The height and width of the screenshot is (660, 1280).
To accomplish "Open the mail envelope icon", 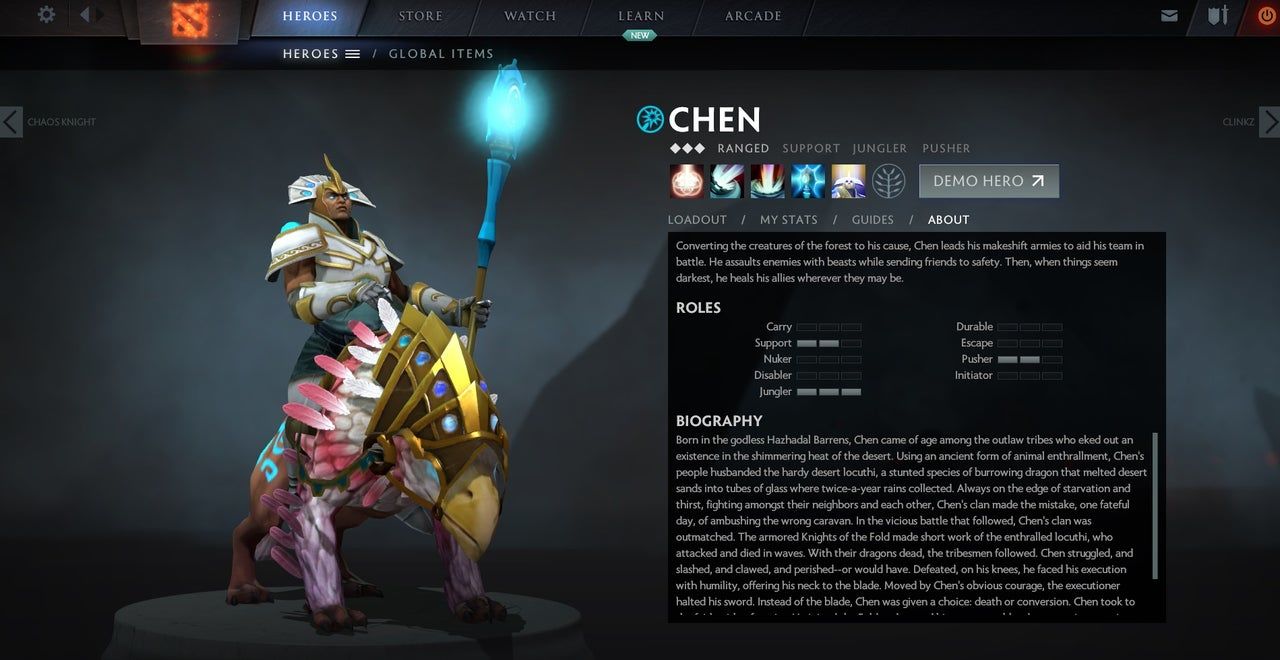I will click(1169, 16).
